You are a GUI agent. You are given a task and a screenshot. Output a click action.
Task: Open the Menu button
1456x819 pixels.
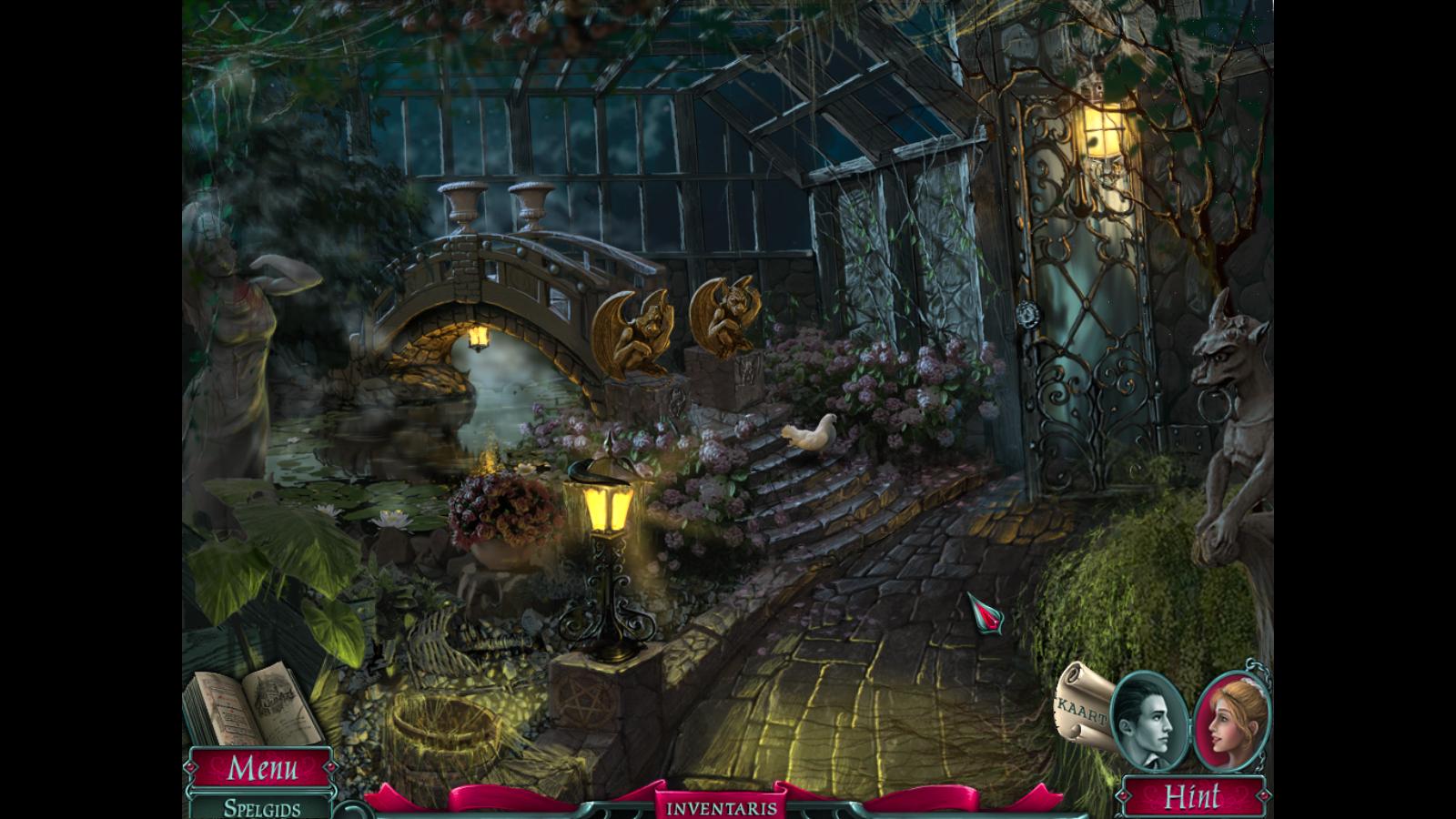261,768
